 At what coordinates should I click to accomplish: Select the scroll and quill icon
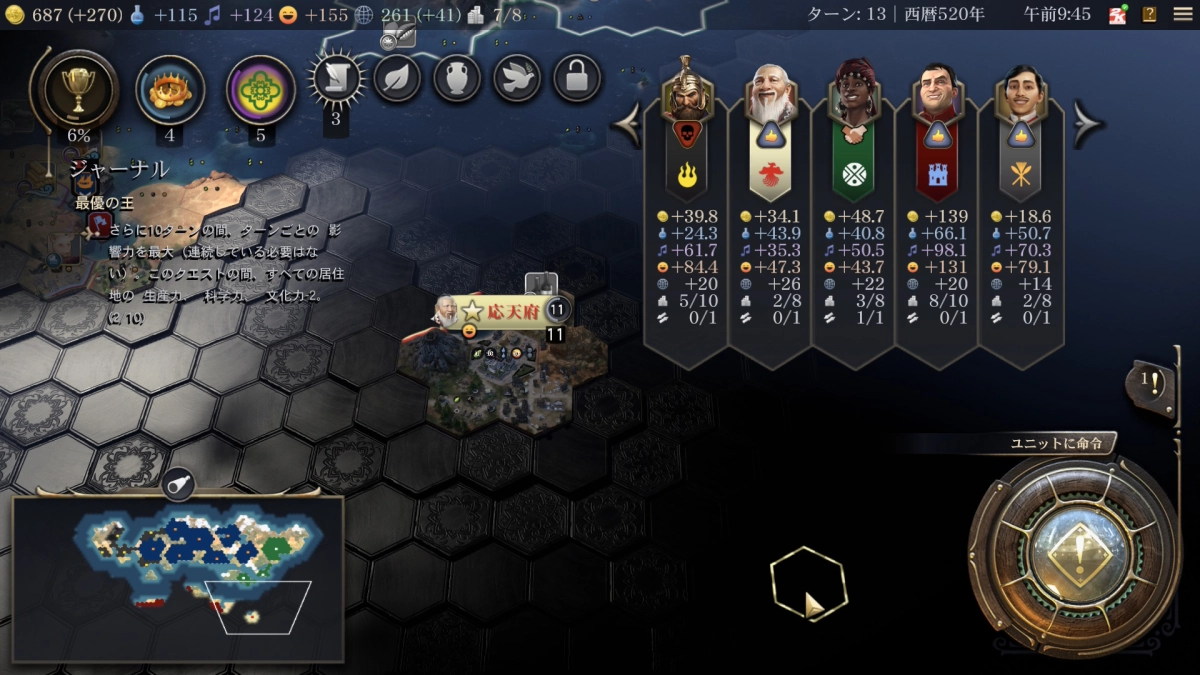336,79
